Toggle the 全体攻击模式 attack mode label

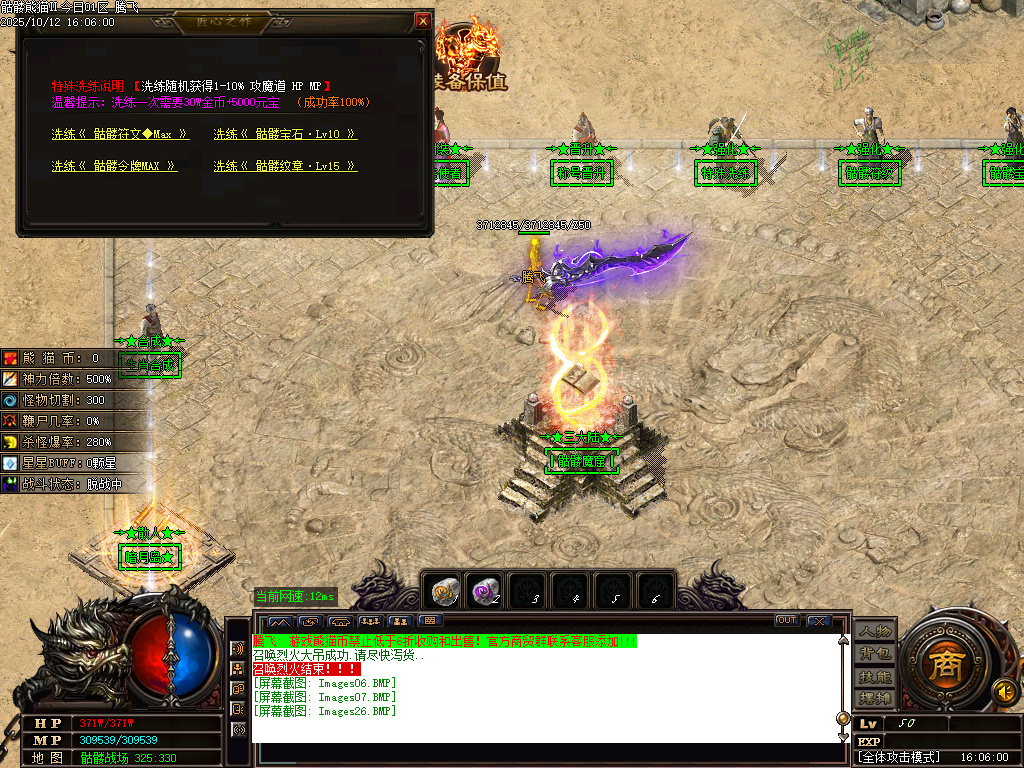(x=900, y=758)
